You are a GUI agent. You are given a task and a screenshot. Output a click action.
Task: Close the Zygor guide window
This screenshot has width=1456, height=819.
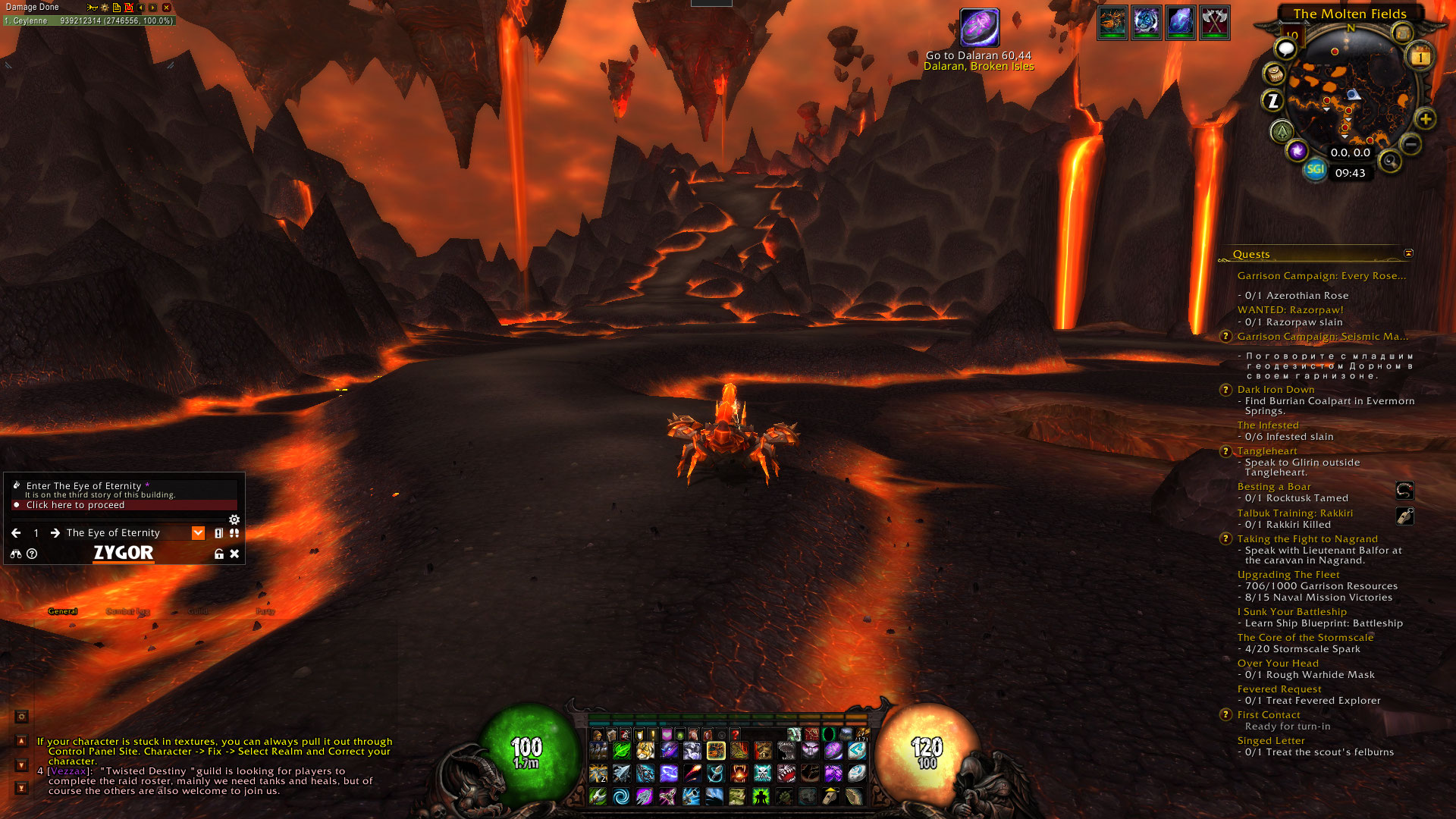pos(234,554)
